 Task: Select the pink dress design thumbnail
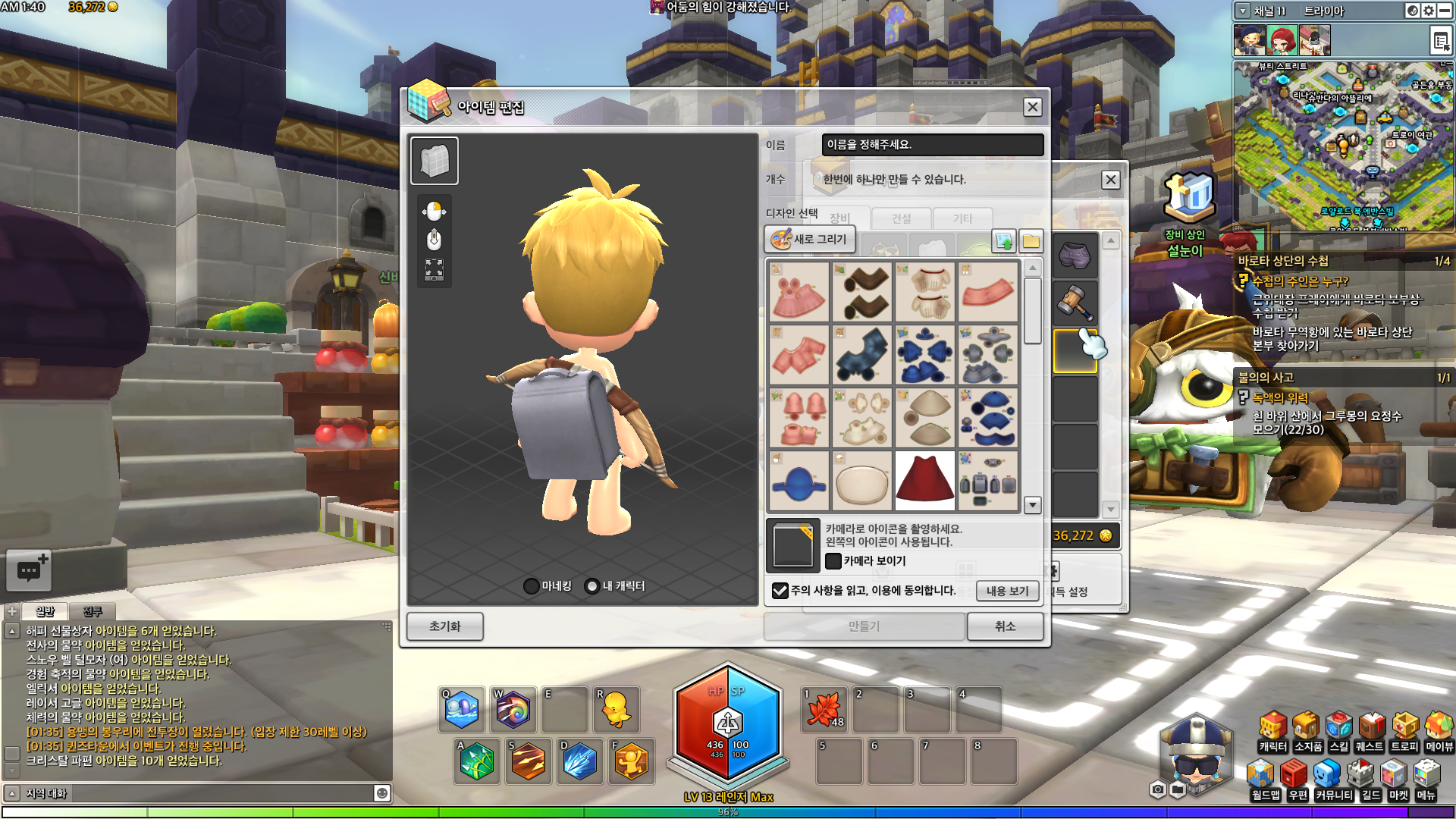click(799, 293)
